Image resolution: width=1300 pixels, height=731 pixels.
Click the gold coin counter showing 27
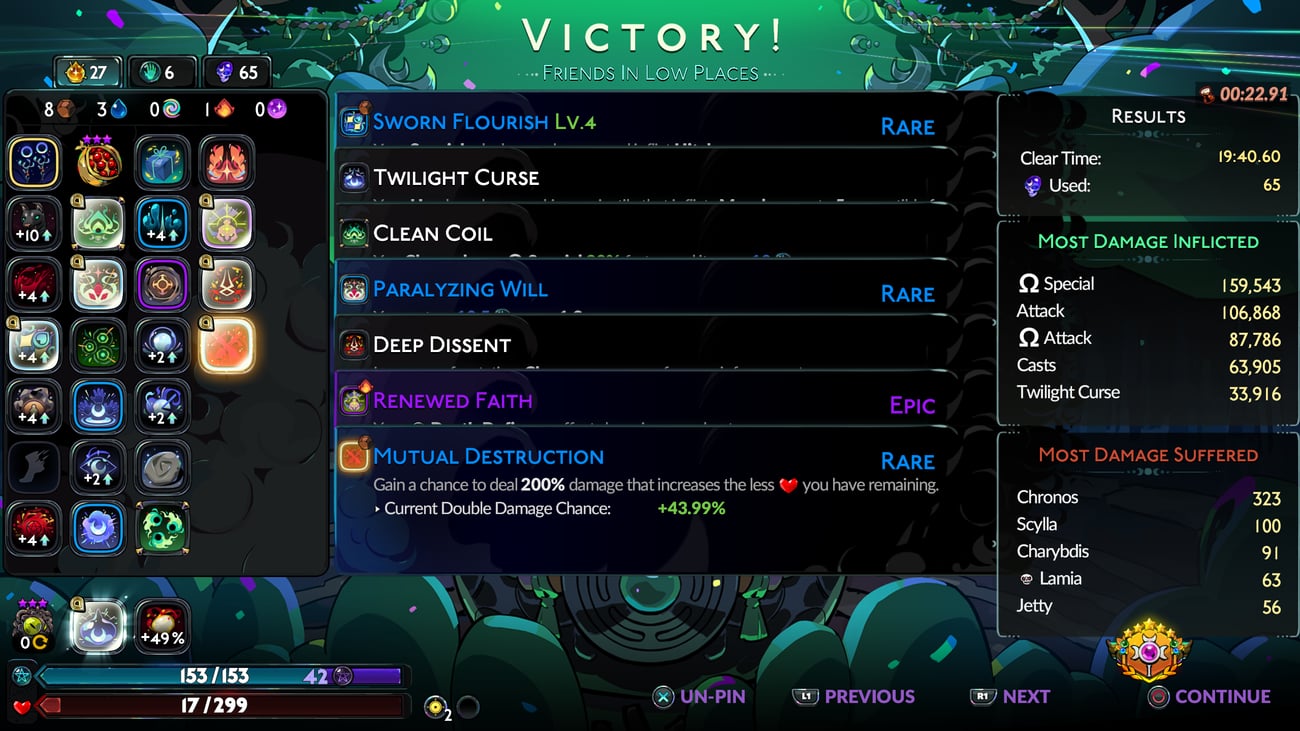[85, 72]
